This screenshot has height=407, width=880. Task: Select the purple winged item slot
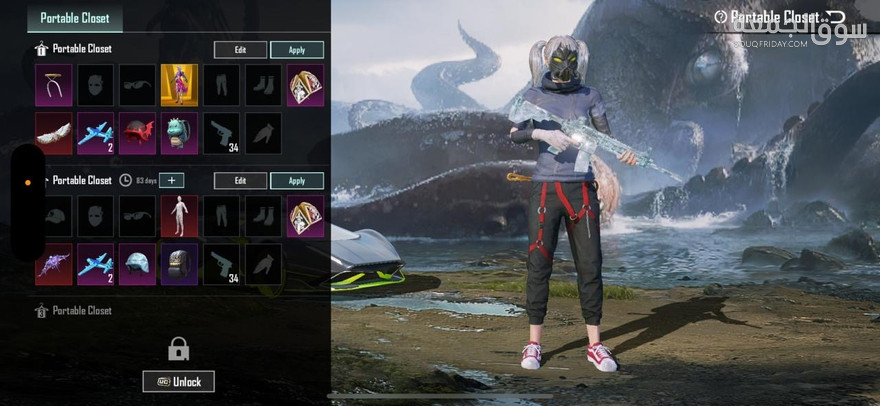click(54, 264)
